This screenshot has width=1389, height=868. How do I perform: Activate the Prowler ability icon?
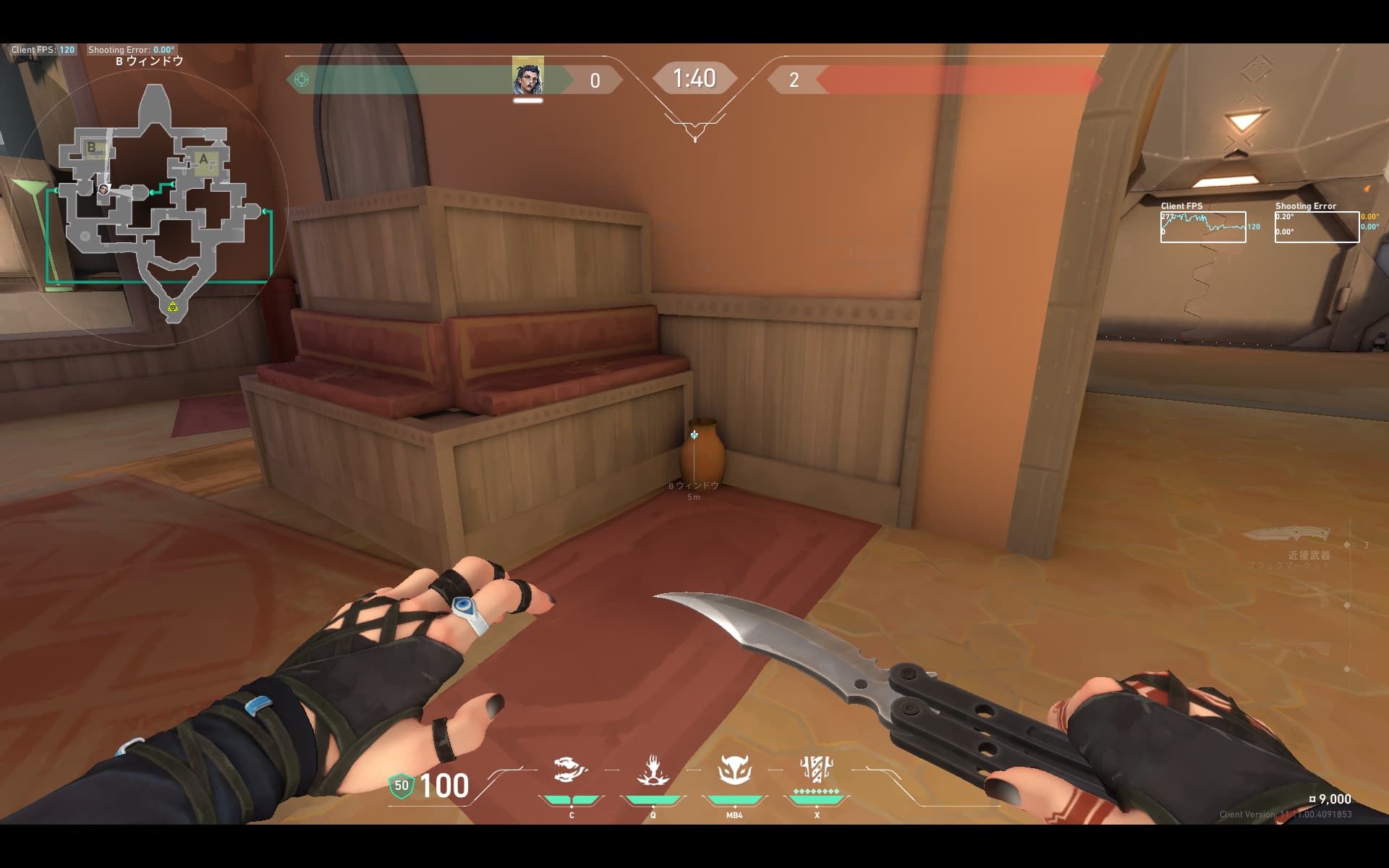click(x=571, y=770)
